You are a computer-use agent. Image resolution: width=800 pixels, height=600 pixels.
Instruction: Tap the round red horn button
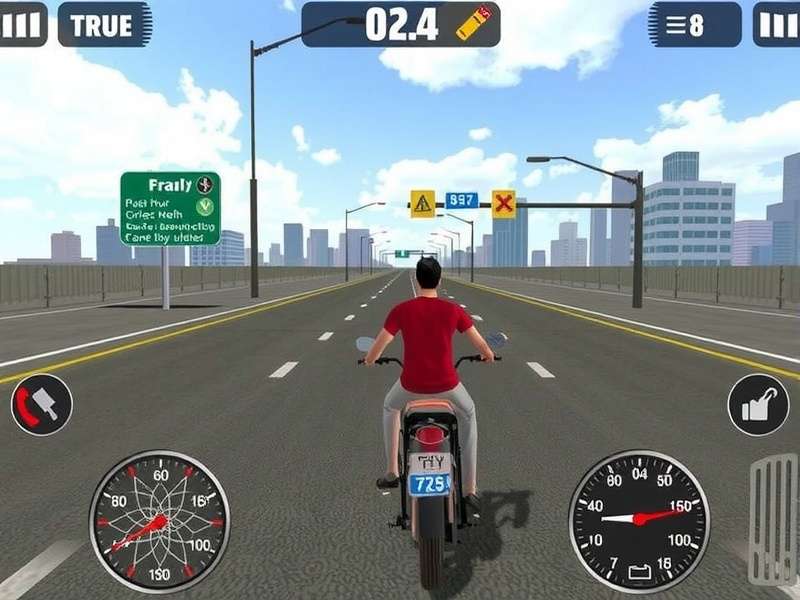tap(41, 404)
